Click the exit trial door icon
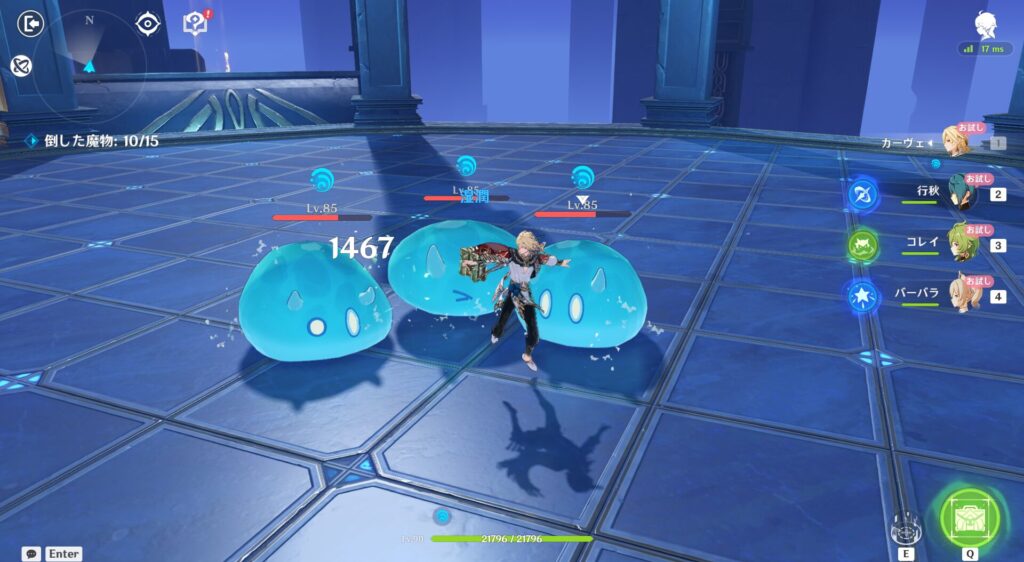 point(32,24)
